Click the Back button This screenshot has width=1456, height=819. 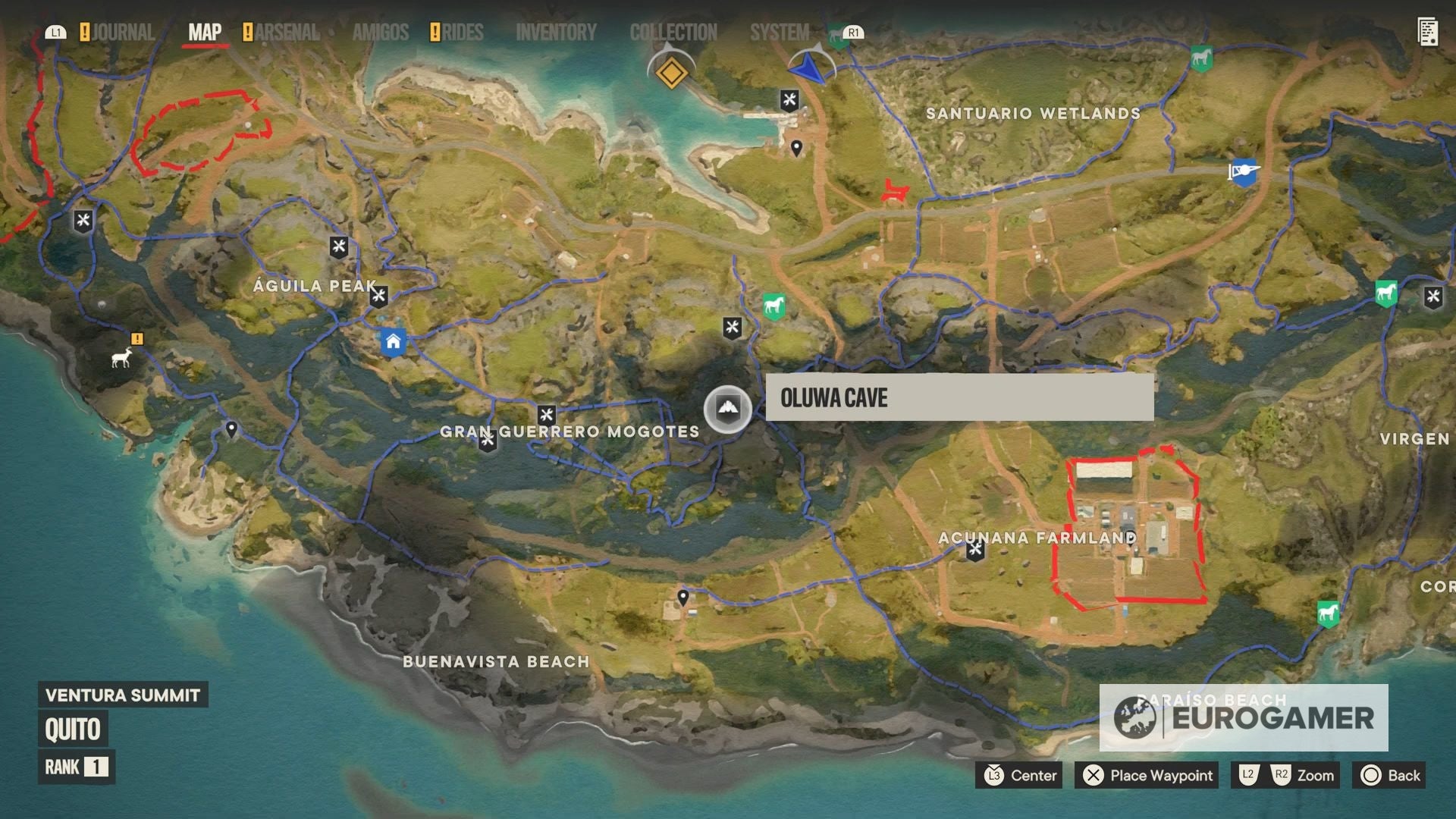point(1390,775)
